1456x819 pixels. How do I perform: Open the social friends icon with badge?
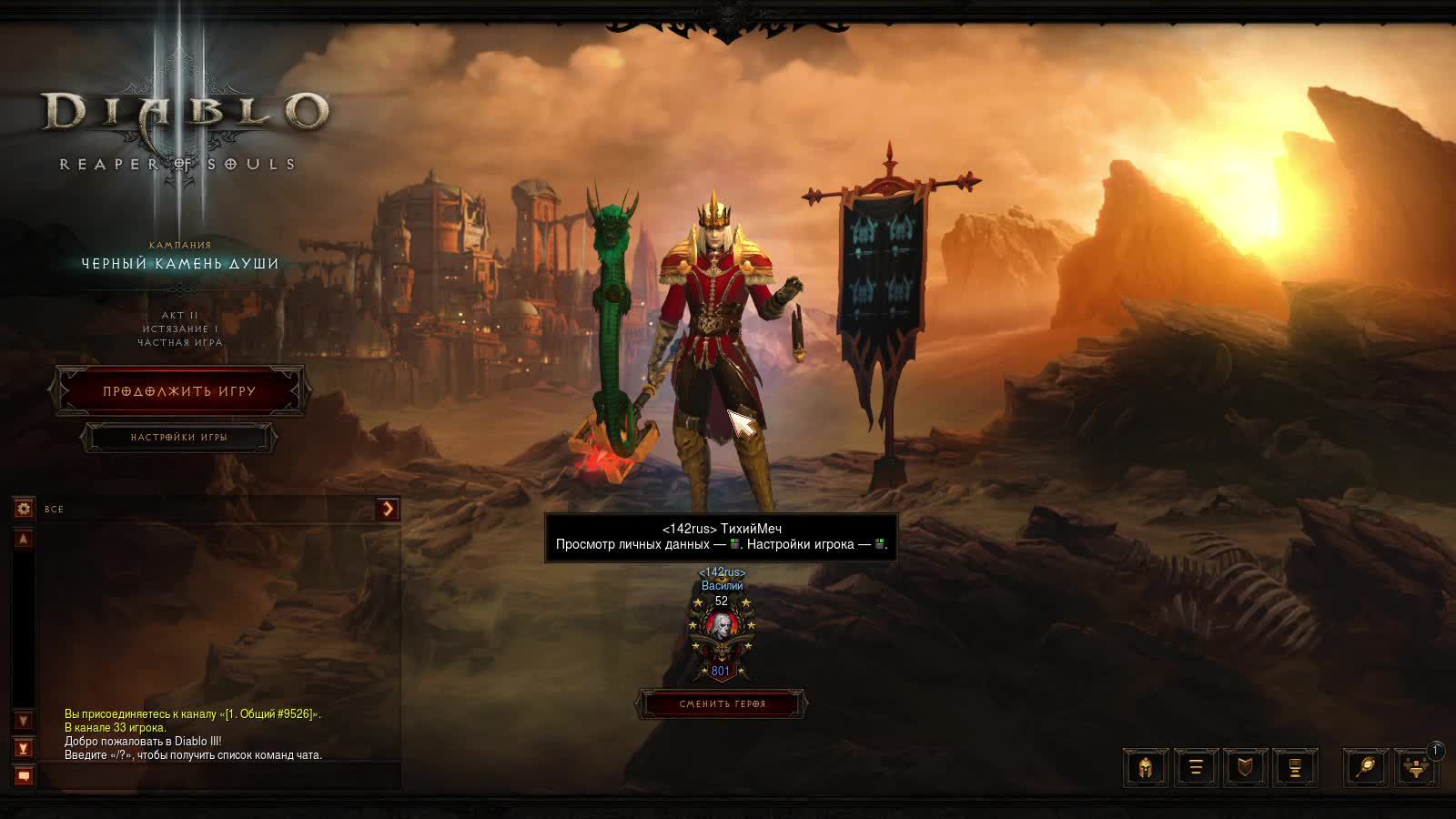1416,768
